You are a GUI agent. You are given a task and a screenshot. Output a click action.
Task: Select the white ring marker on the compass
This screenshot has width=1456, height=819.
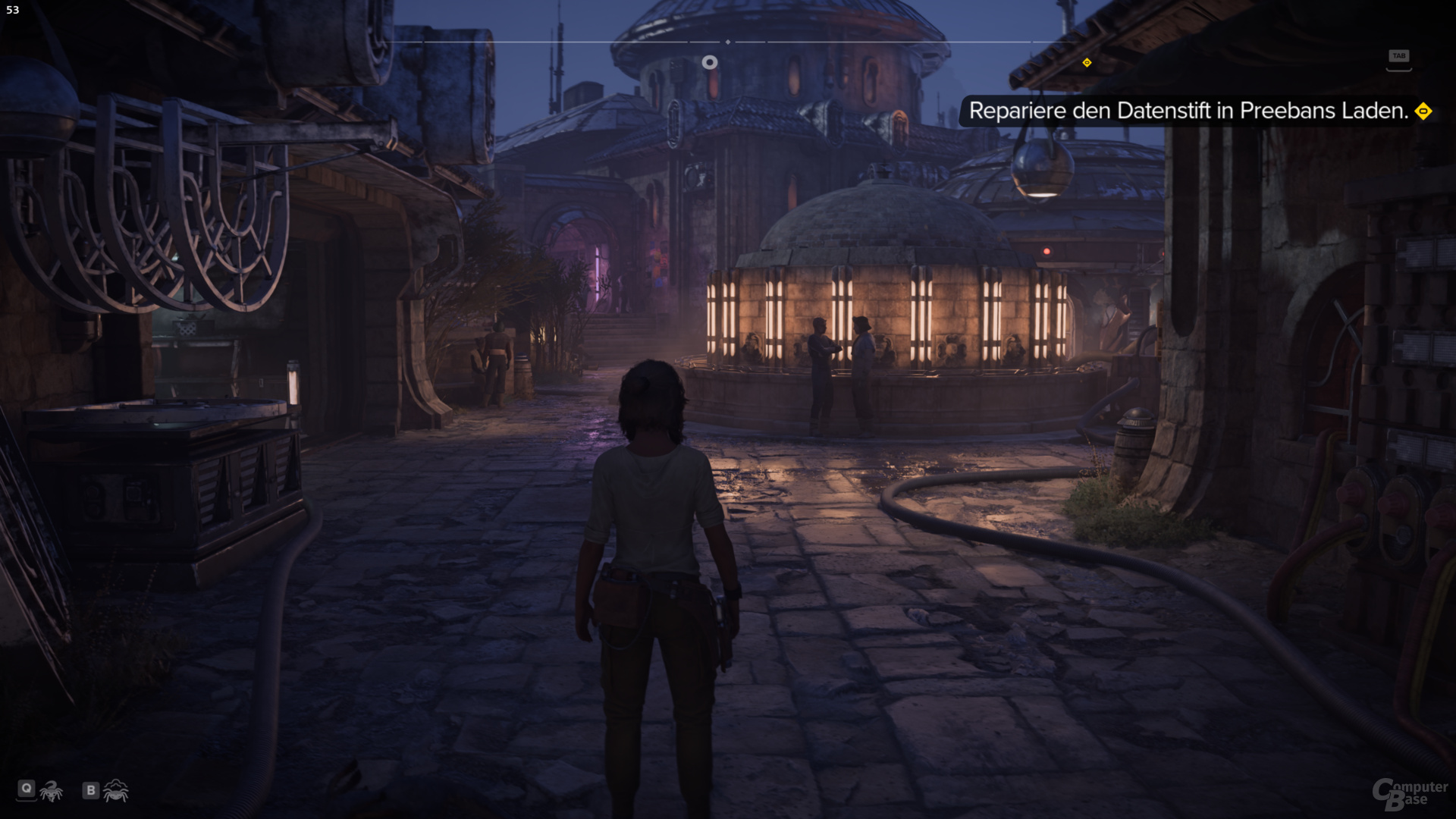[x=709, y=62]
